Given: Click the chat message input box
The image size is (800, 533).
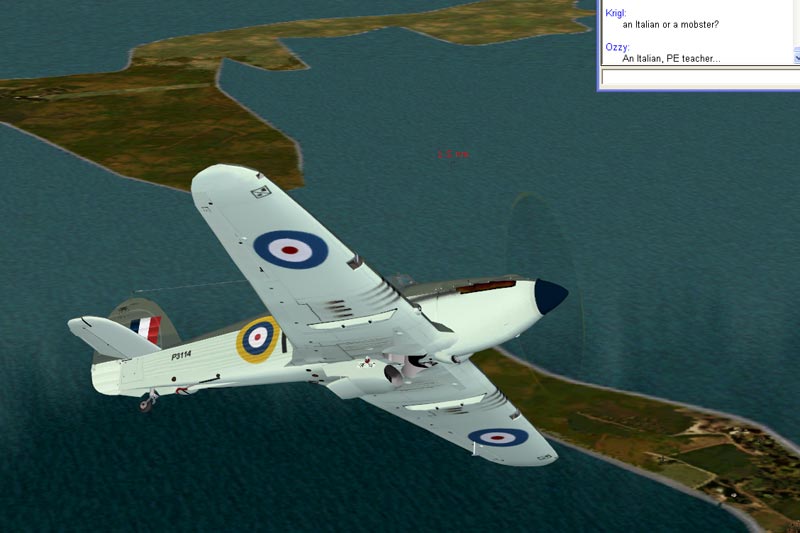Looking at the screenshot, I should pos(700,78).
